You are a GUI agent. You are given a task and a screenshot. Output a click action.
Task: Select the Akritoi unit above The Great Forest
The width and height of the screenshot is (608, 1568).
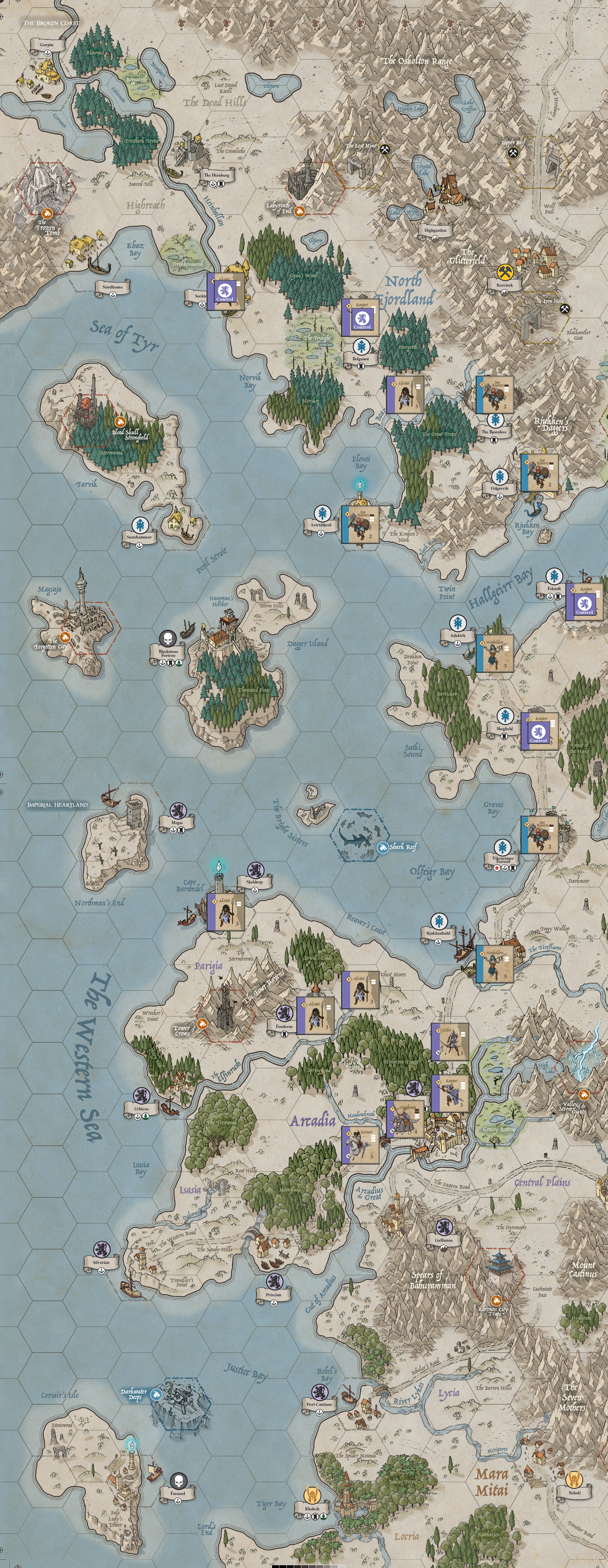pyautogui.click(x=405, y=395)
